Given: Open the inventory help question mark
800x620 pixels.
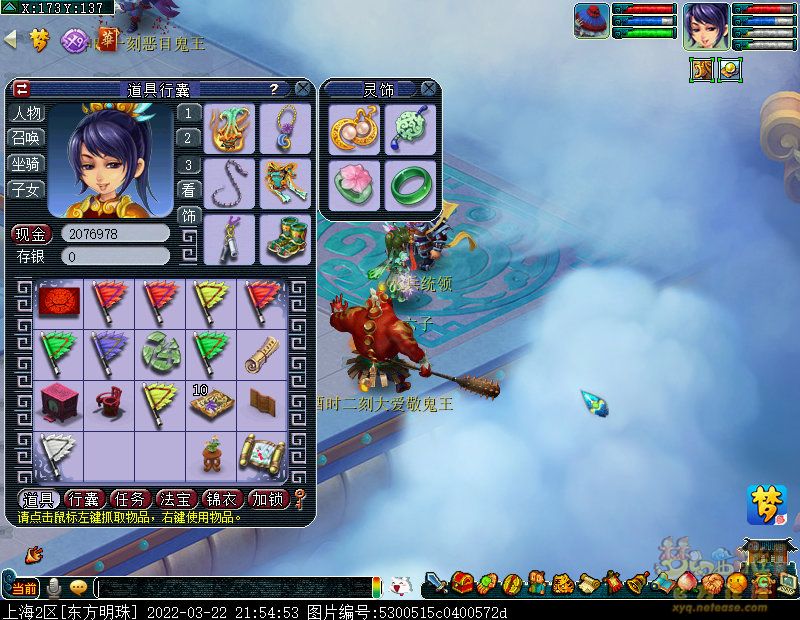Looking at the screenshot, I should pyautogui.click(x=273, y=89).
